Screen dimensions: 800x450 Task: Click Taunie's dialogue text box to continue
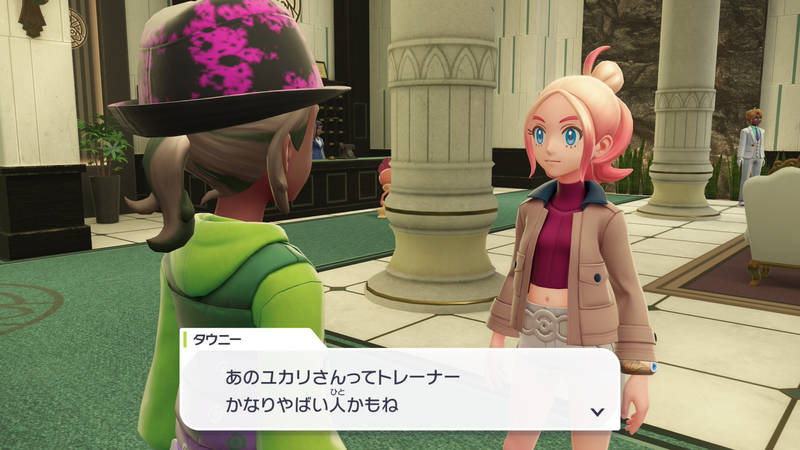(x=400, y=392)
